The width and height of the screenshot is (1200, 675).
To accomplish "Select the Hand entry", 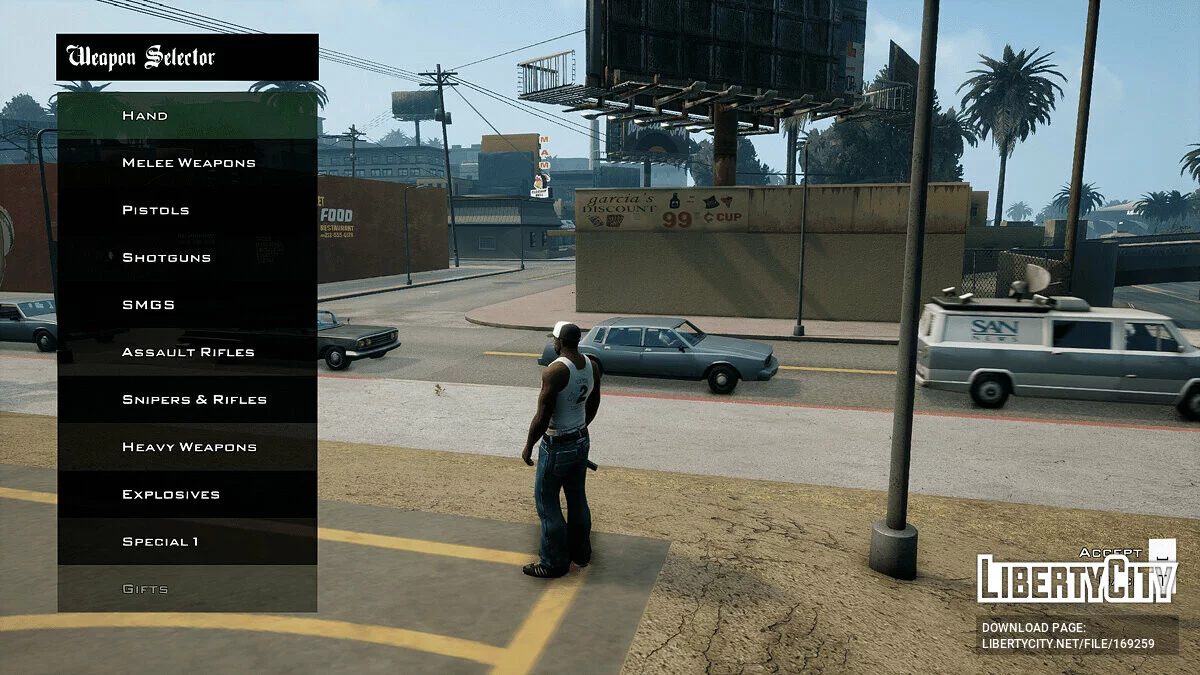I will (187, 116).
